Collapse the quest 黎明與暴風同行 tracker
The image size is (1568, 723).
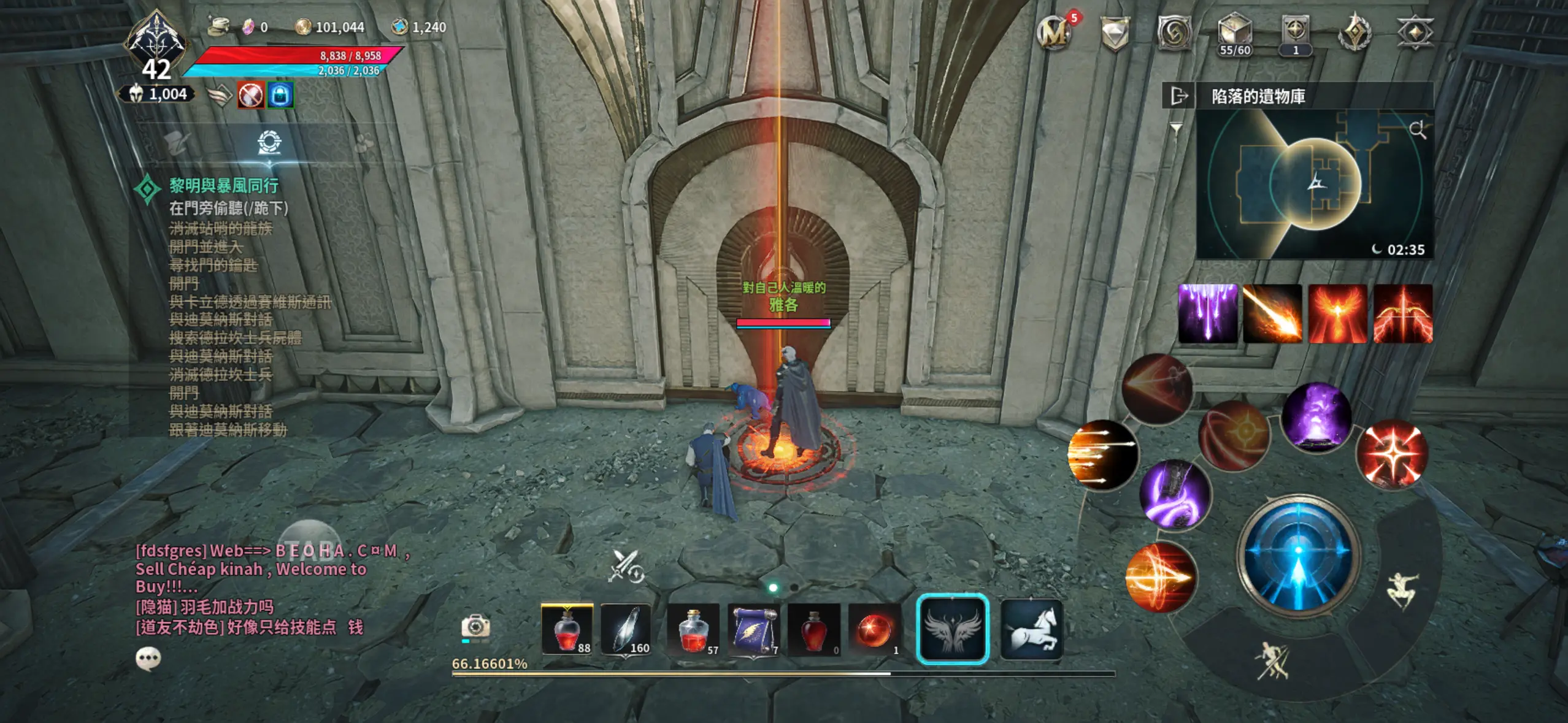click(221, 186)
